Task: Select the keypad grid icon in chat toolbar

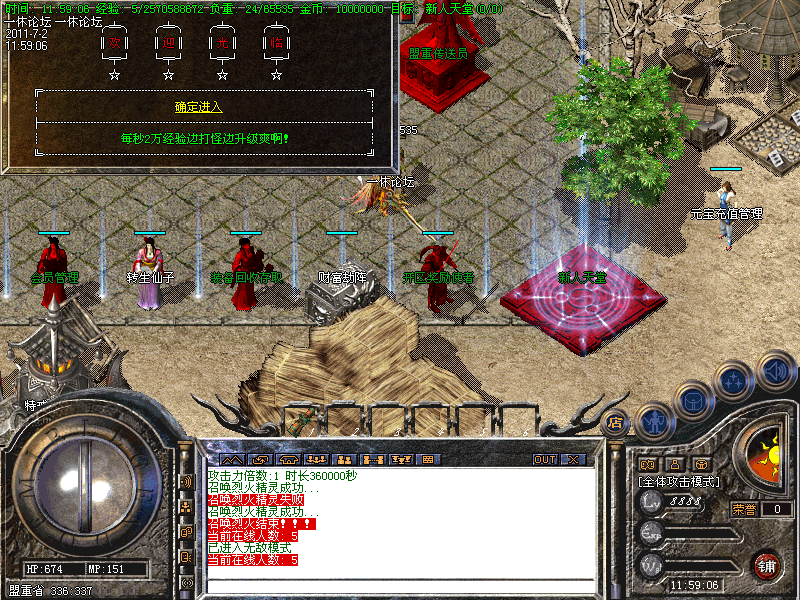Action: pyautogui.click(x=428, y=460)
